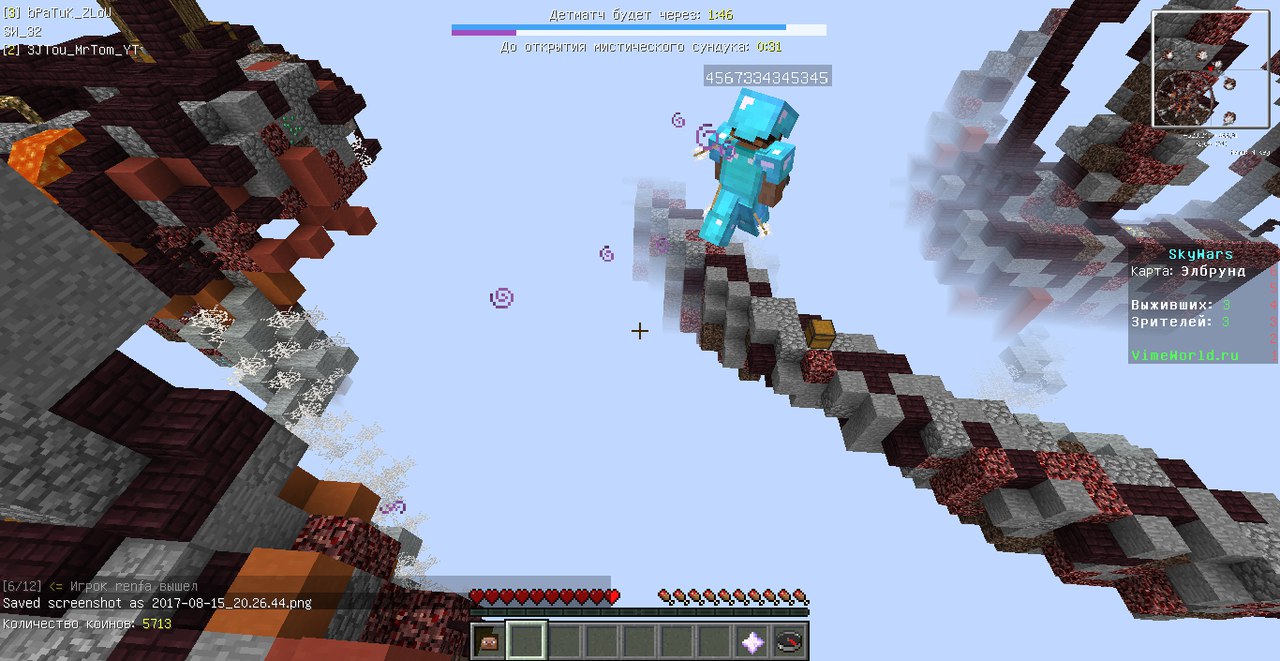Click the minimap in the corner
Viewport: 1280px width, 661px height.
[1211, 69]
